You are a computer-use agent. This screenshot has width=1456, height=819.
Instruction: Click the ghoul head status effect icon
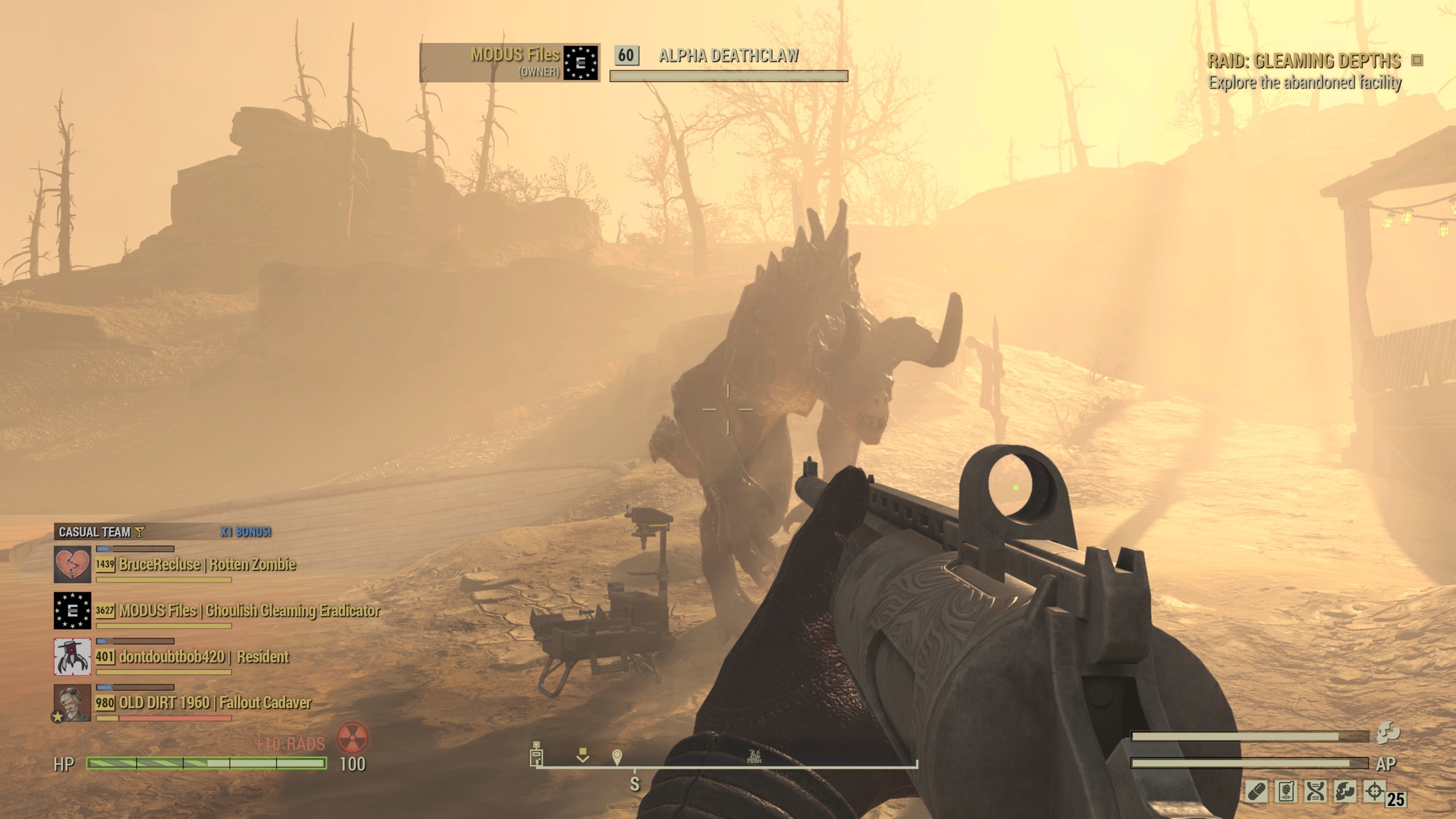click(x=1345, y=791)
